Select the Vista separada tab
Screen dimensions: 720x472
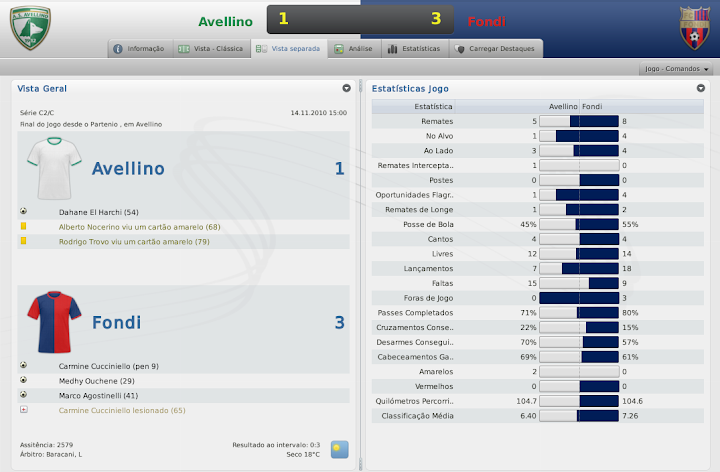tap(288, 48)
